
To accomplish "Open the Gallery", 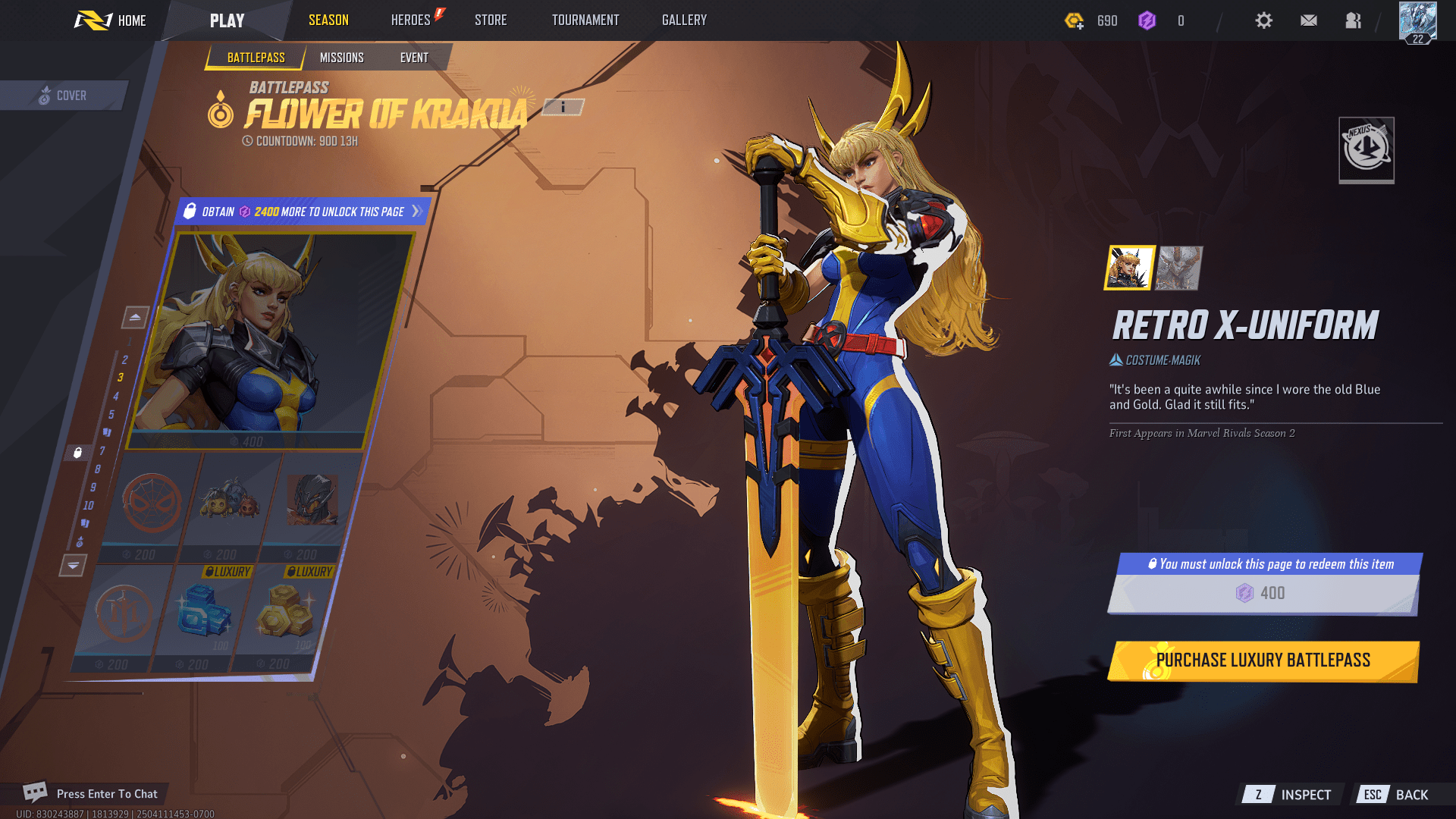I will (684, 20).
